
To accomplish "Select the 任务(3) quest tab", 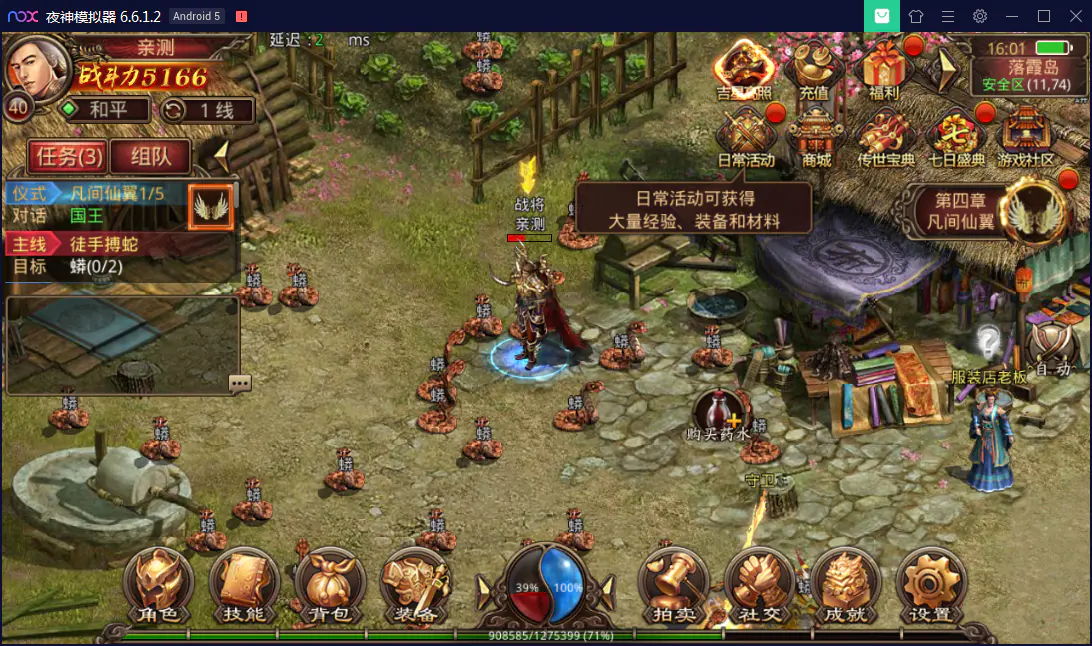I will (67, 156).
